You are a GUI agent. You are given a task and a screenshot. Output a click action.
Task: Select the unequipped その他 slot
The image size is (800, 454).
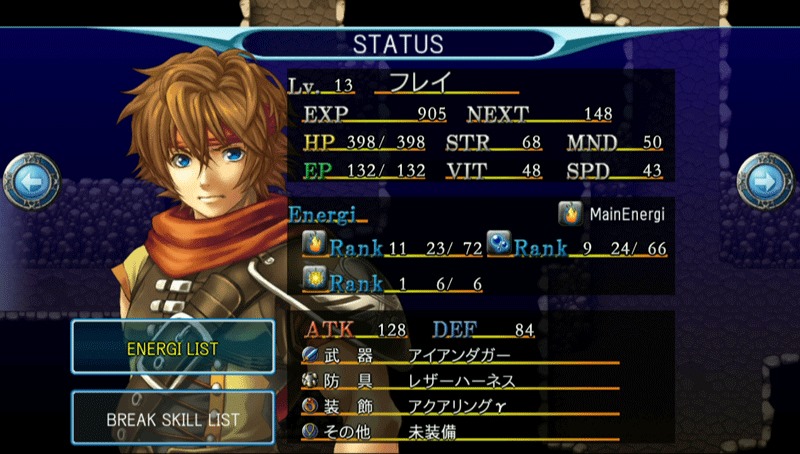(x=460, y=431)
